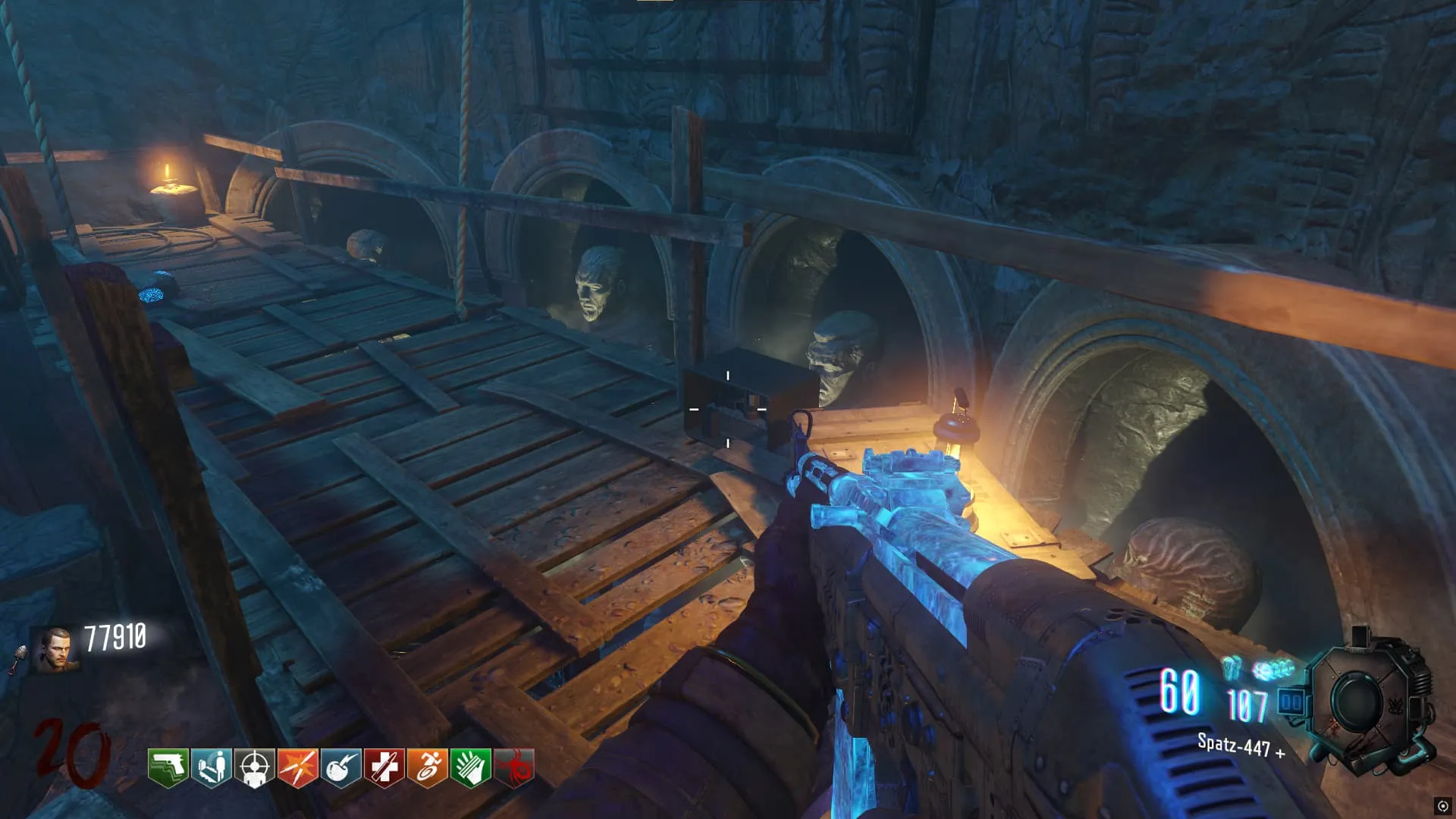Click the Quick Revive perk icon
The height and width of the screenshot is (819, 1456).
click(x=212, y=767)
